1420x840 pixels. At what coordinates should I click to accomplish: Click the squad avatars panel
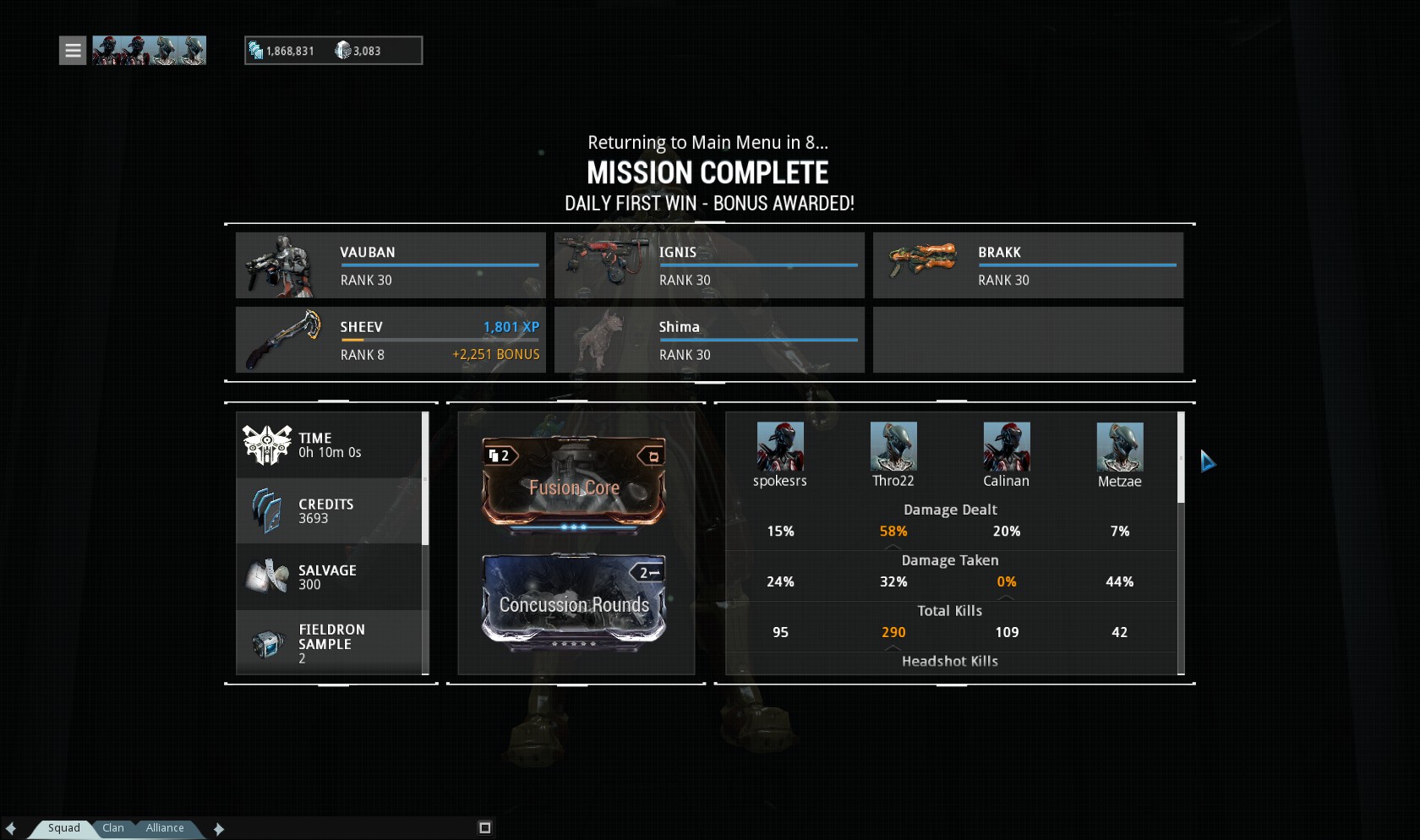point(149,51)
